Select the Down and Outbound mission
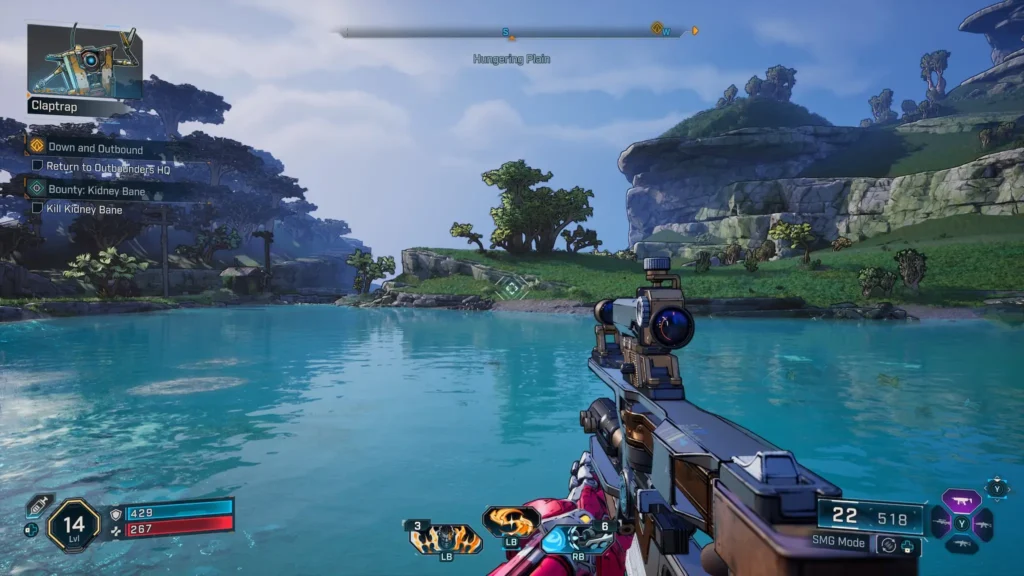The image size is (1024, 576). pos(94,148)
